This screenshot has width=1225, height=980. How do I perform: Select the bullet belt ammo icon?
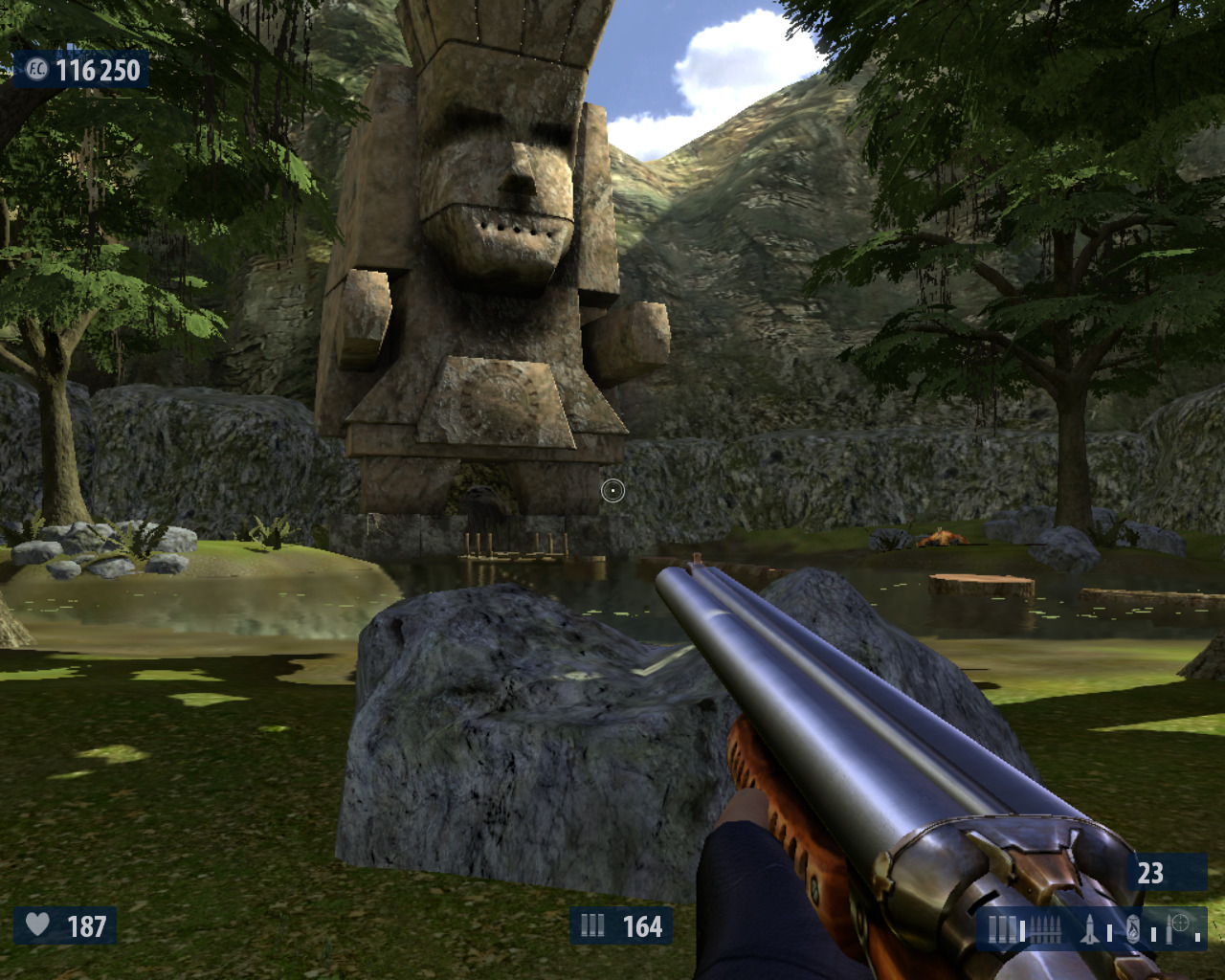(1044, 928)
